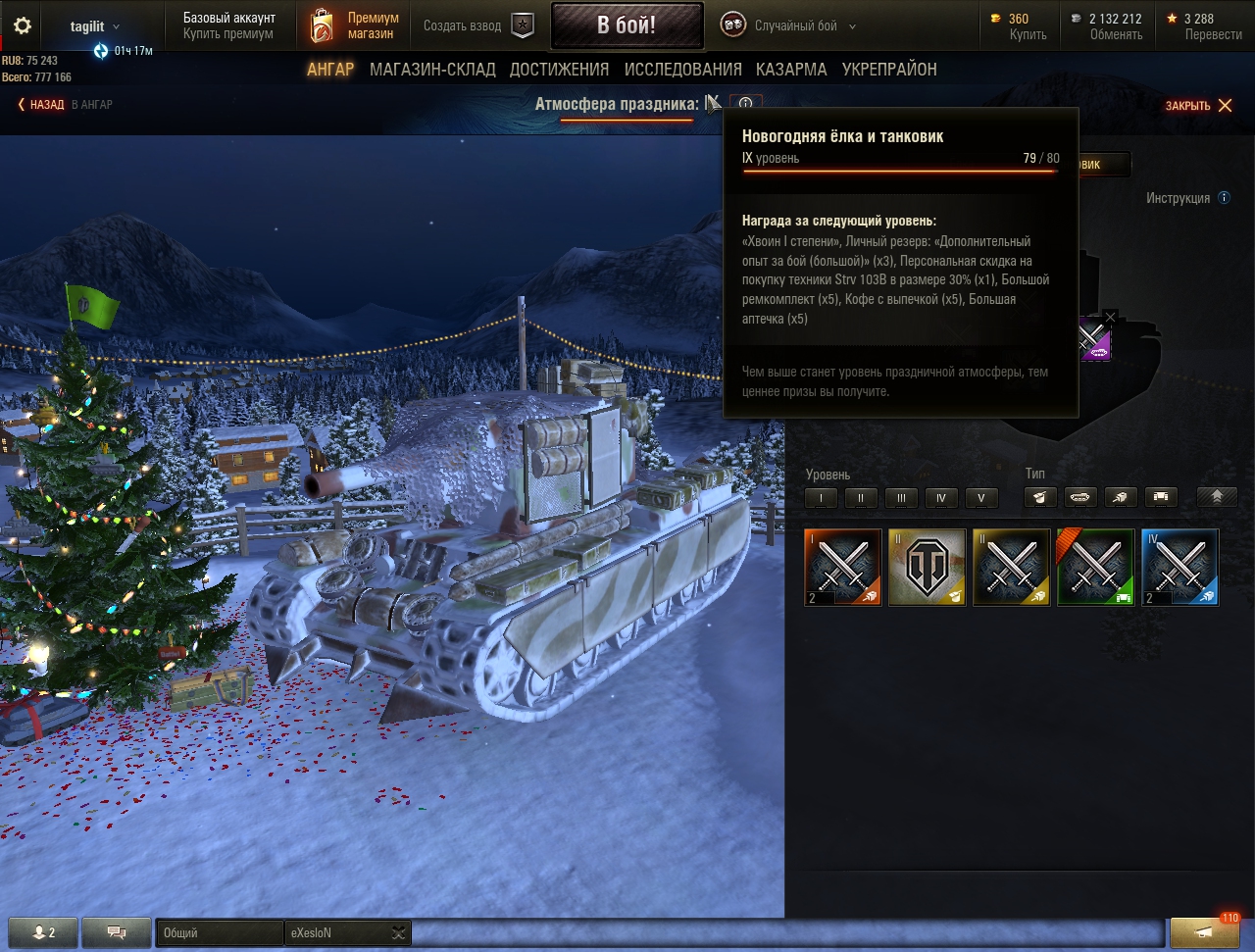1255x952 pixels.
Task: Close the eXesloN chat tab
Action: tap(398, 932)
